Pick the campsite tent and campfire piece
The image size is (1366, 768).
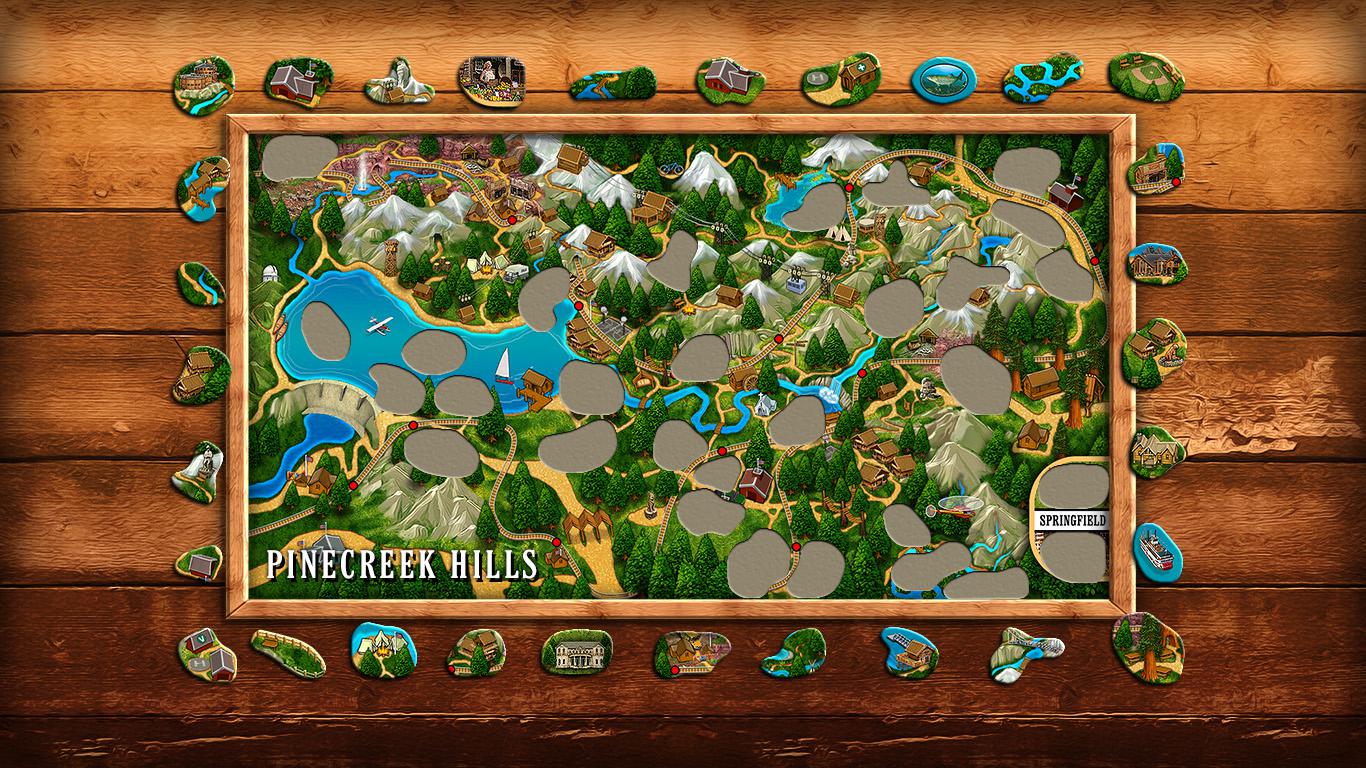[383, 649]
